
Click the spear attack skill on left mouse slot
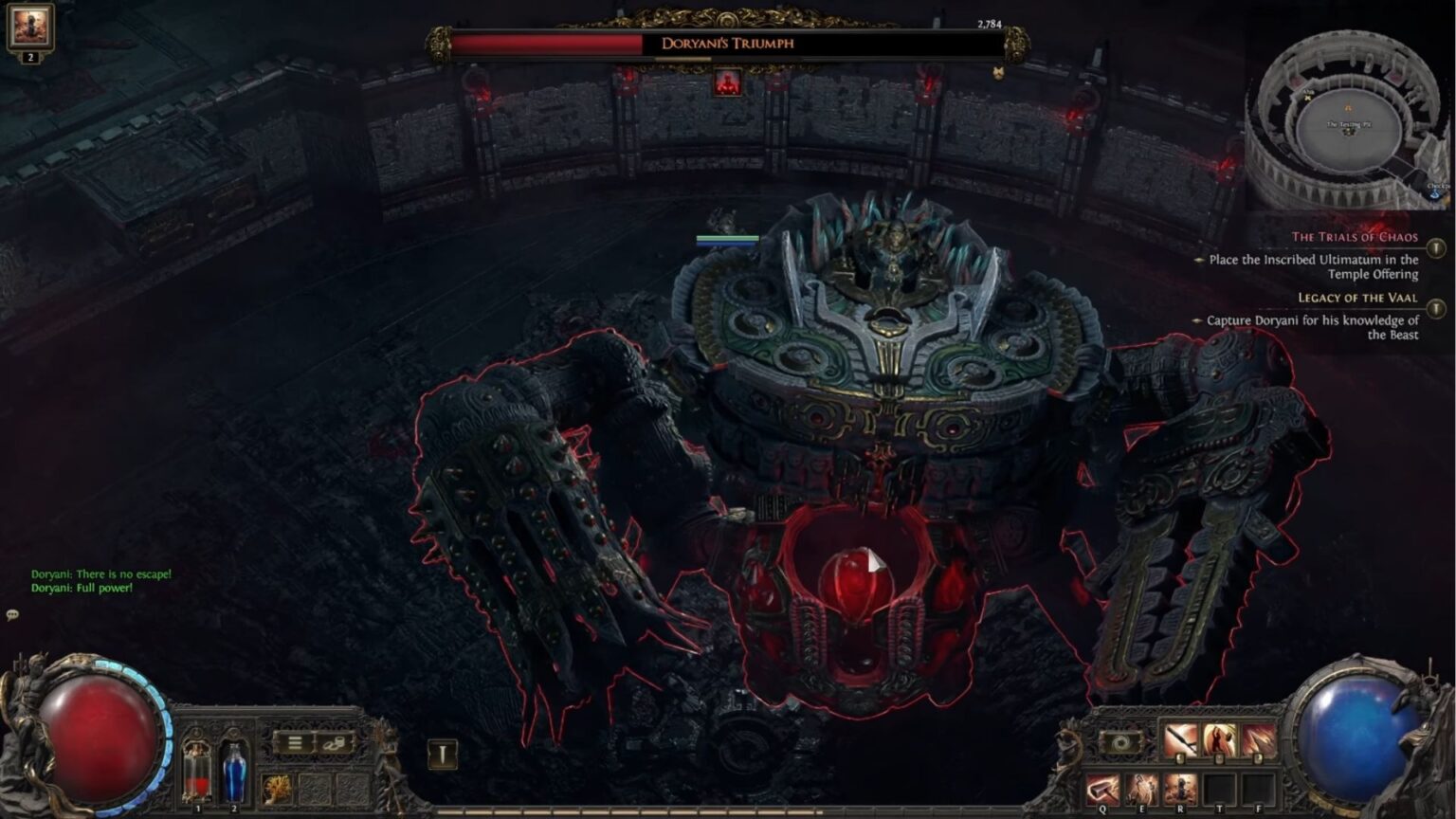point(1179,739)
